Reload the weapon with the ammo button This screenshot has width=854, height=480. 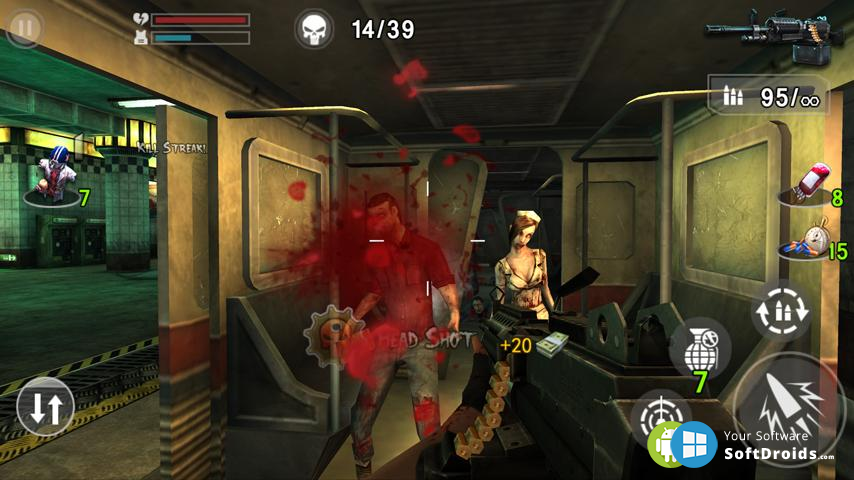click(x=780, y=310)
